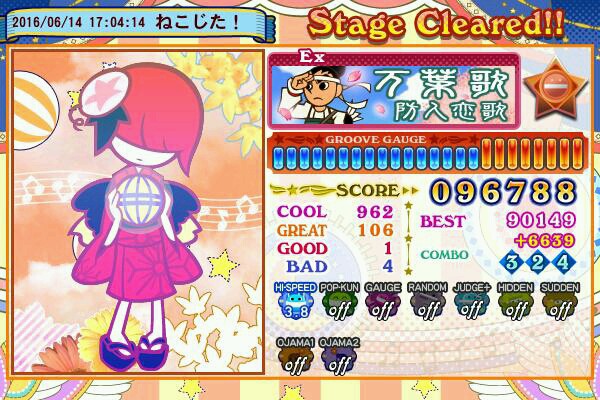Select the HI-SPEED 3.8 option icon
The height and width of the screenshot is (400, 600).
pyautogui.click(x=295, y=303)
